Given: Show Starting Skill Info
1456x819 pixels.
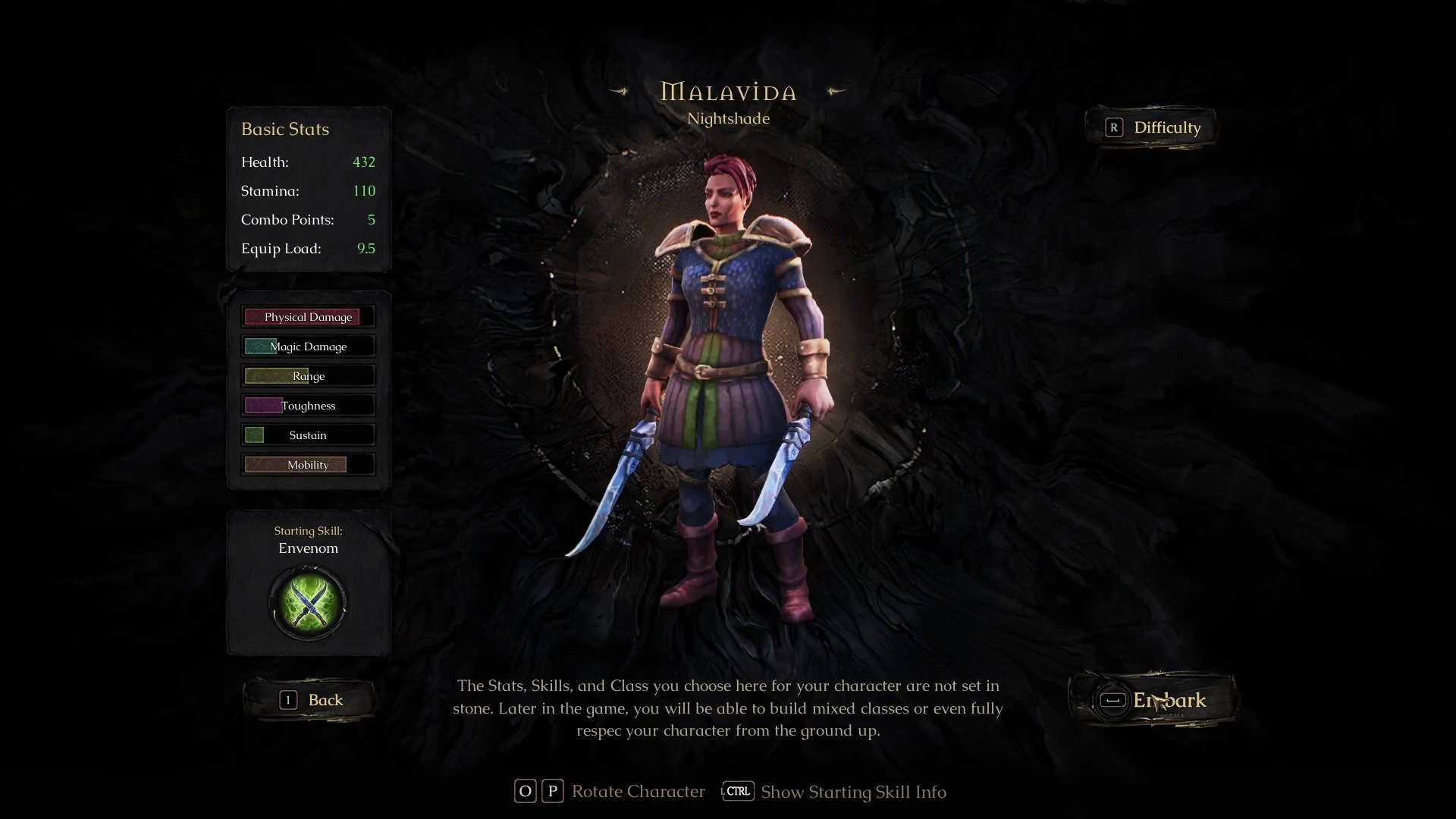Looking at the screenshot, I should (834, 792).
